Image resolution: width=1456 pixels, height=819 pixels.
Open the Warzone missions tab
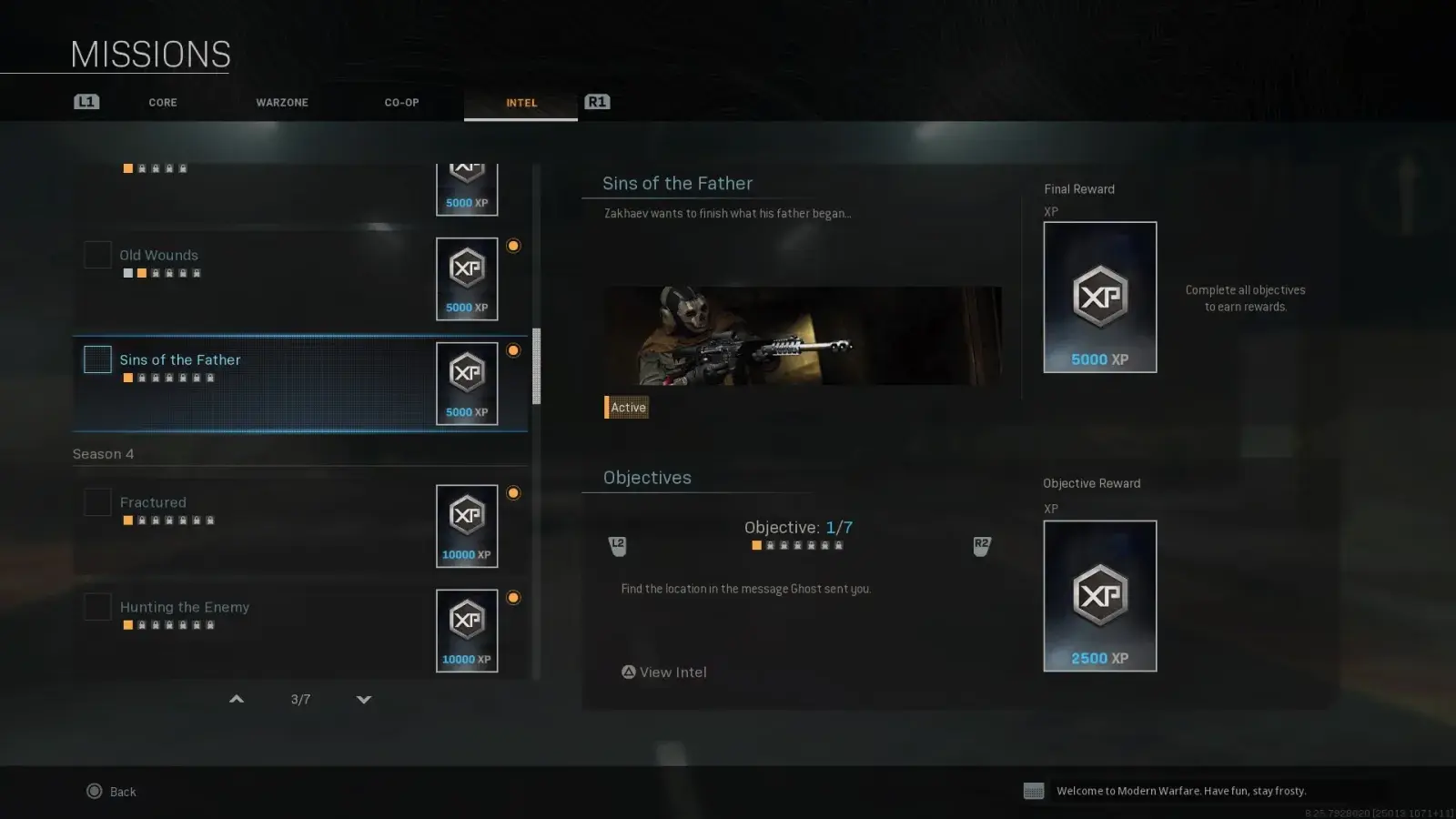282,103
